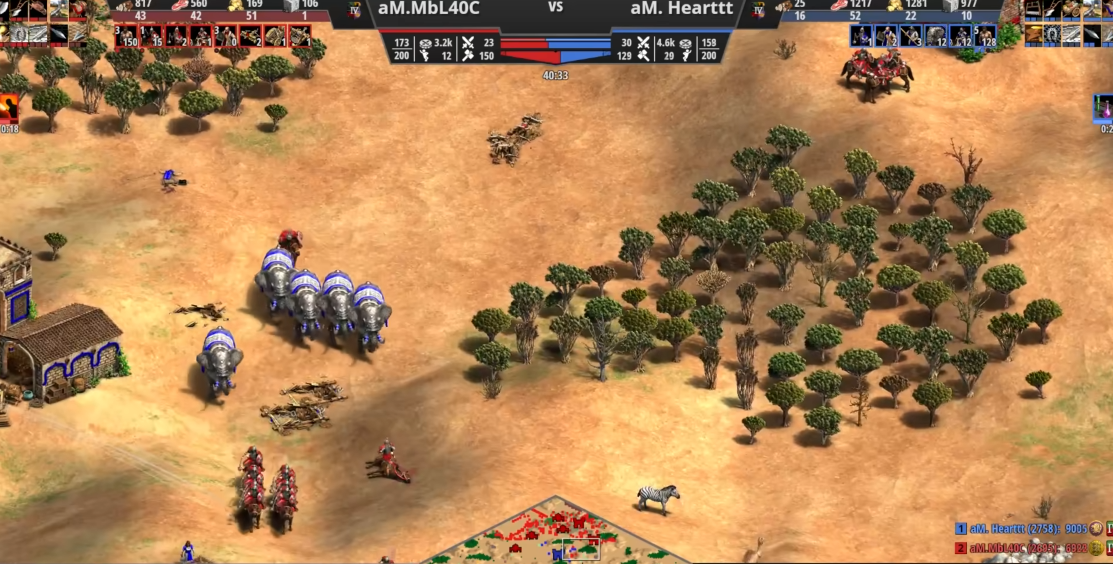This screenshot has height=564, width=1113.
Task: Click the age IV emblem beside aM.MbL40C
Action: [x=355, y=11]
